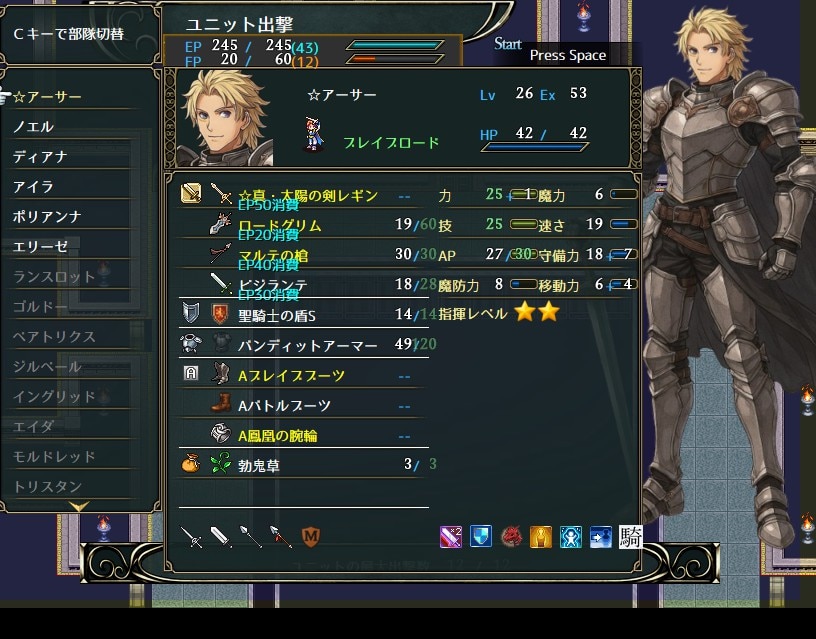816x639 pixels.
Task: Select the 聖騎士の盾S shield row
Action: click(x=278, y=315)
